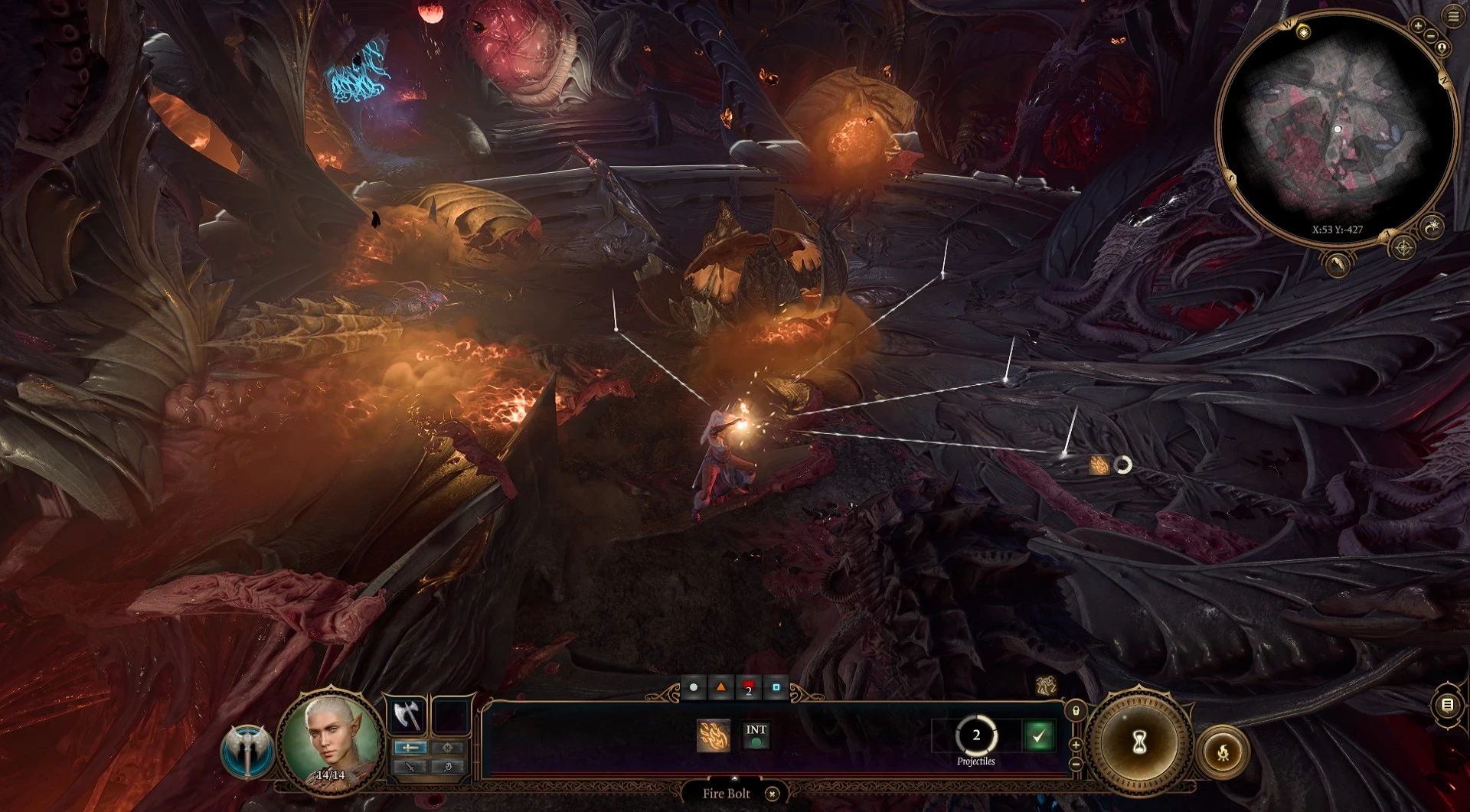1470x812 pixels.
Task: Open the combat log on right edge
Action: 1447,706
